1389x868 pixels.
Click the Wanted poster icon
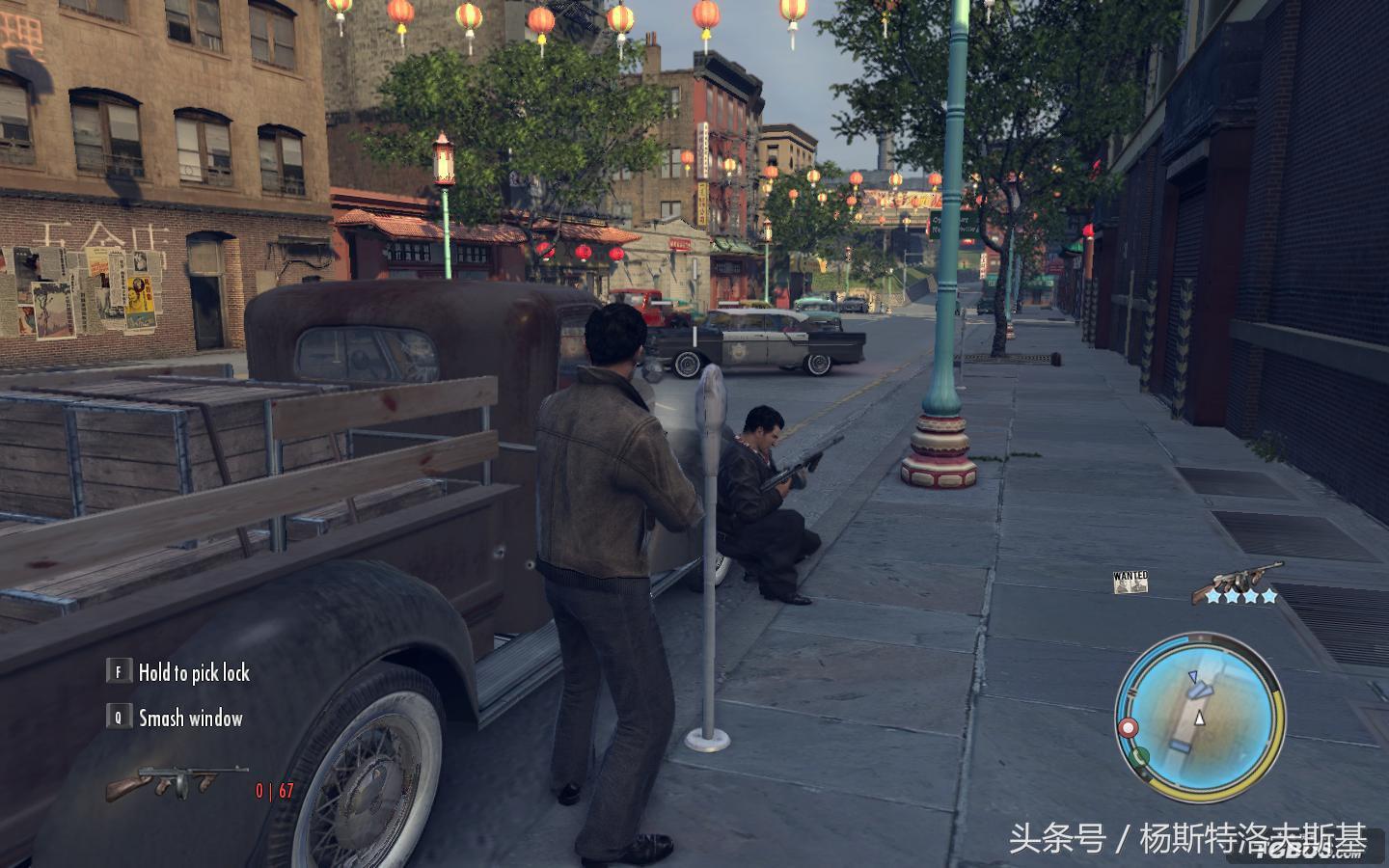[x=1130, y=582]
